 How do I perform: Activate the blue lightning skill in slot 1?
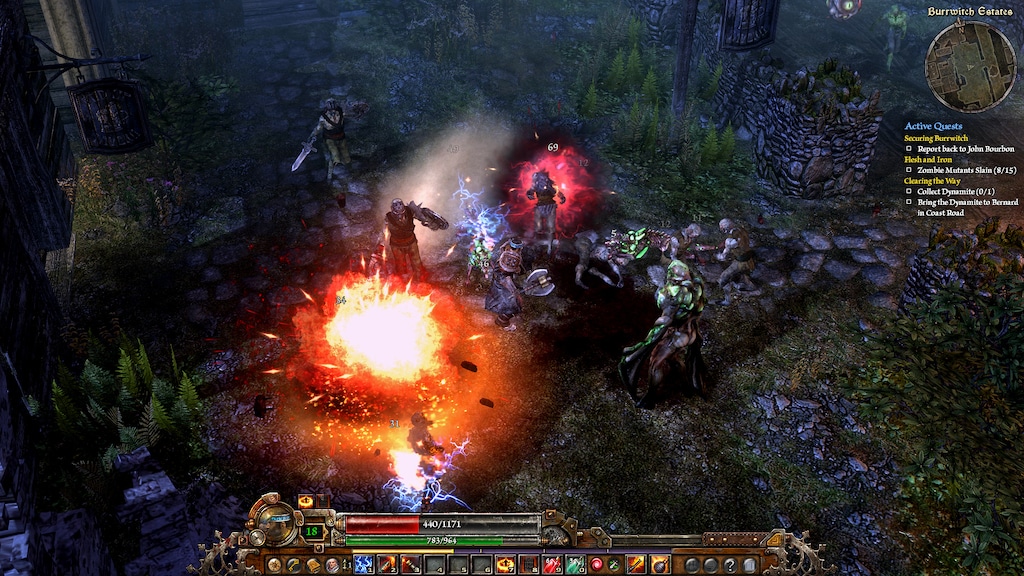click(x=363, y=565)
